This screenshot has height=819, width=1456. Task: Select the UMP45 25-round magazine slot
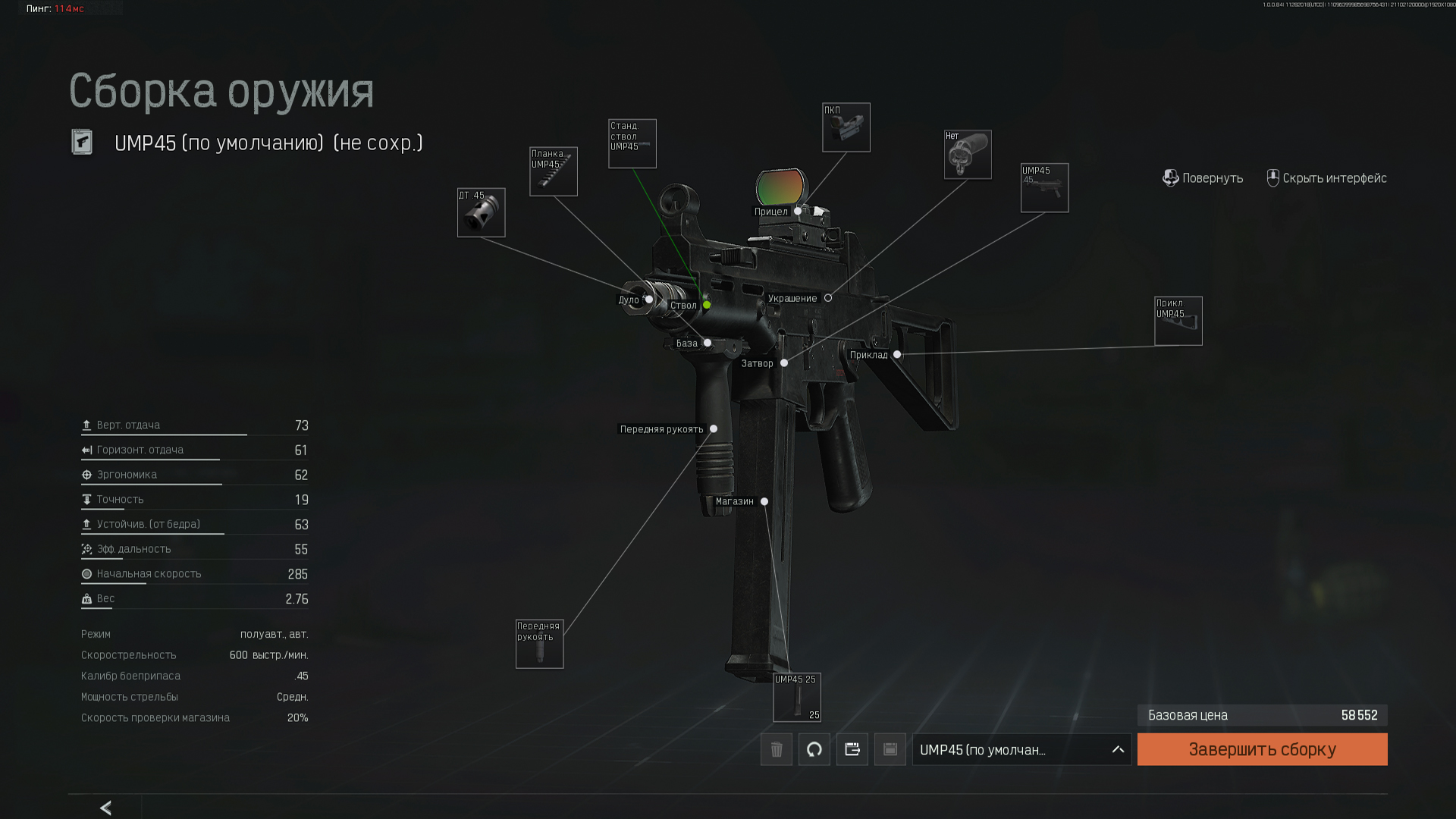click(797, 698)
